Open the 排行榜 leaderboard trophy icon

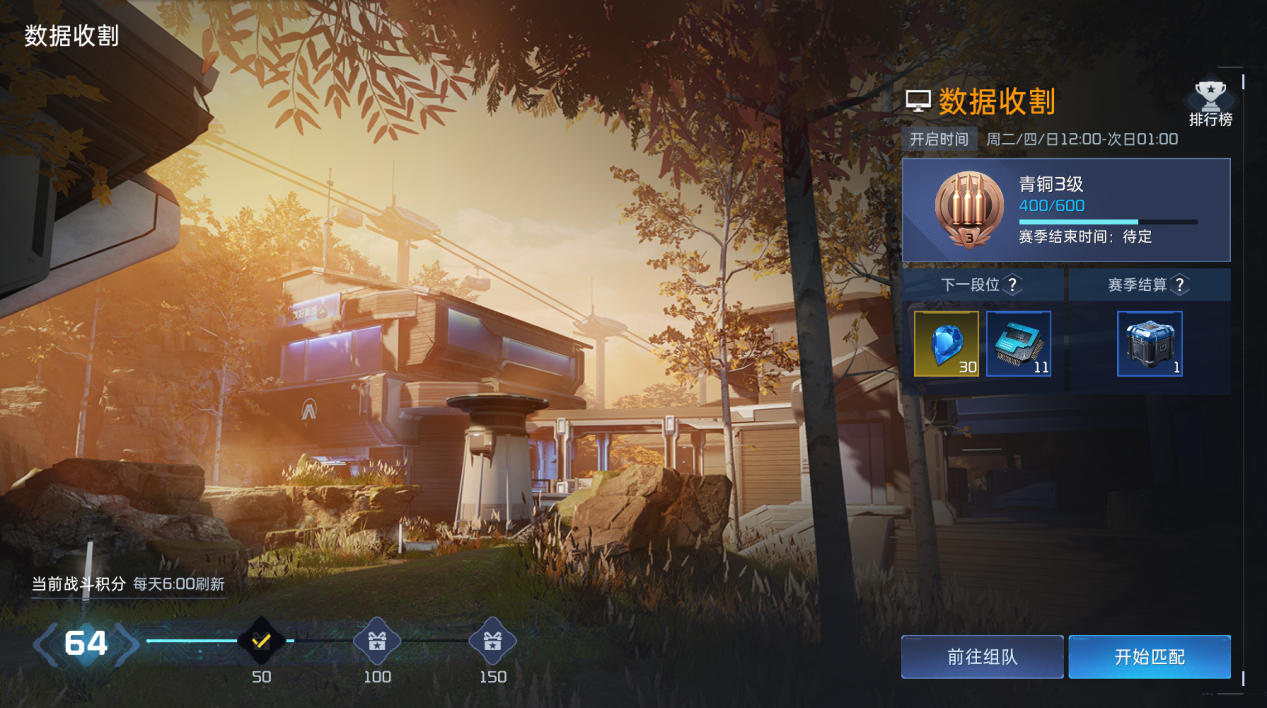click(x=1210, y=103)
